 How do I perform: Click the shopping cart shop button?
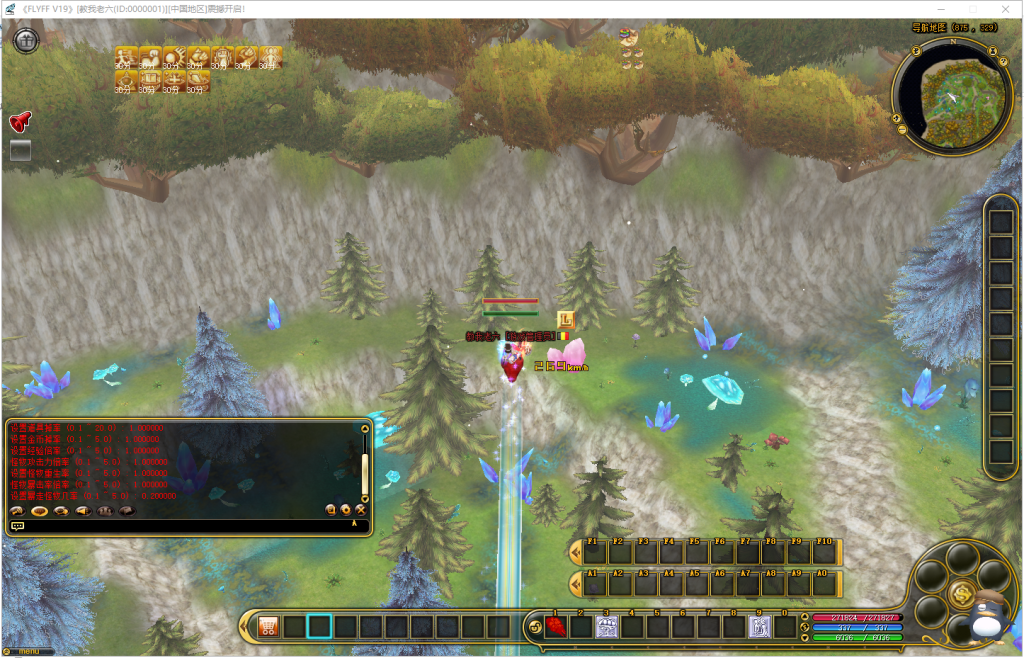(x=268, y=627)
